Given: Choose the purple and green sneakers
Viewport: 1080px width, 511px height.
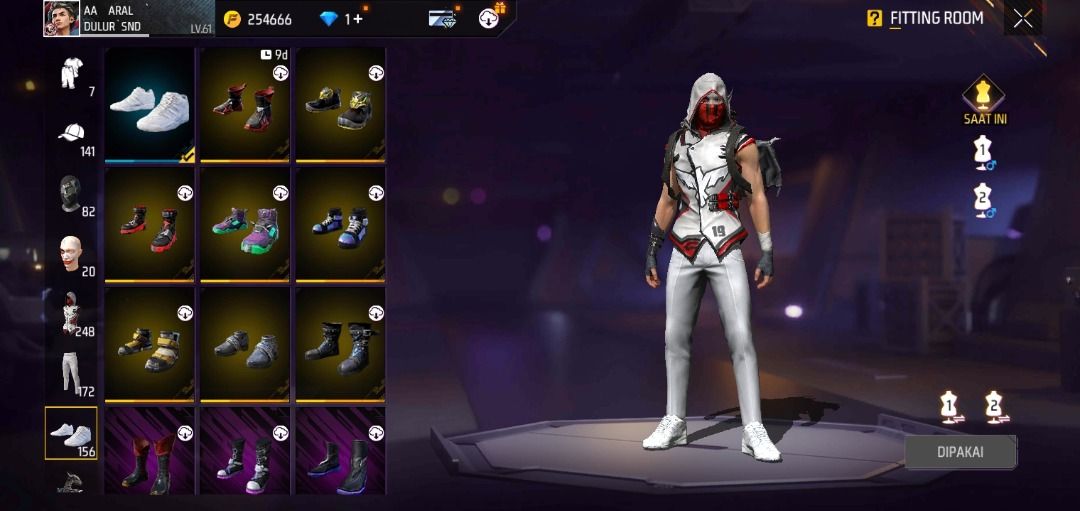Looking at the screenshot, I should coord(244,223).
